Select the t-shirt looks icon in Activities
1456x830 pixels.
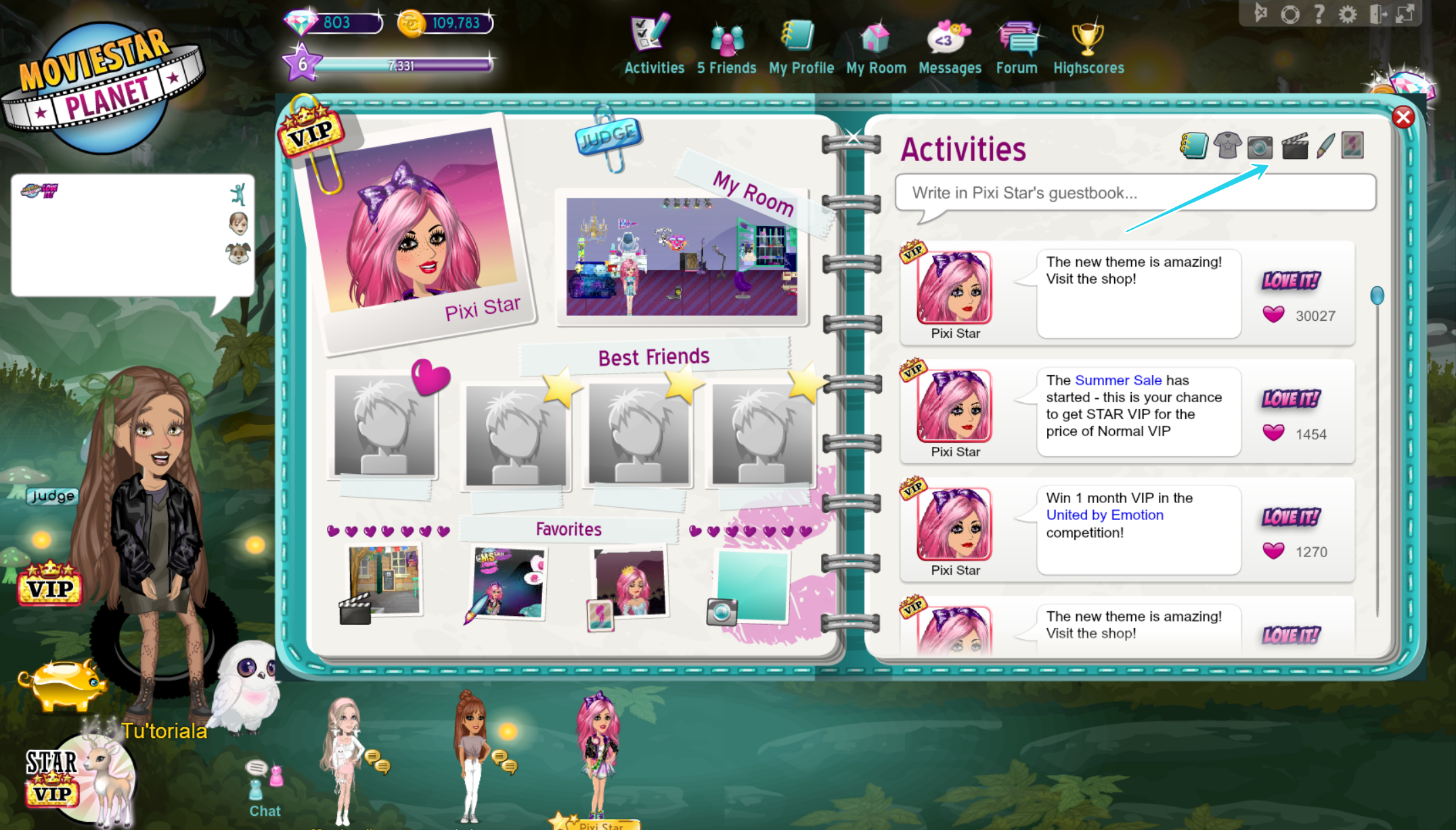1227,146
